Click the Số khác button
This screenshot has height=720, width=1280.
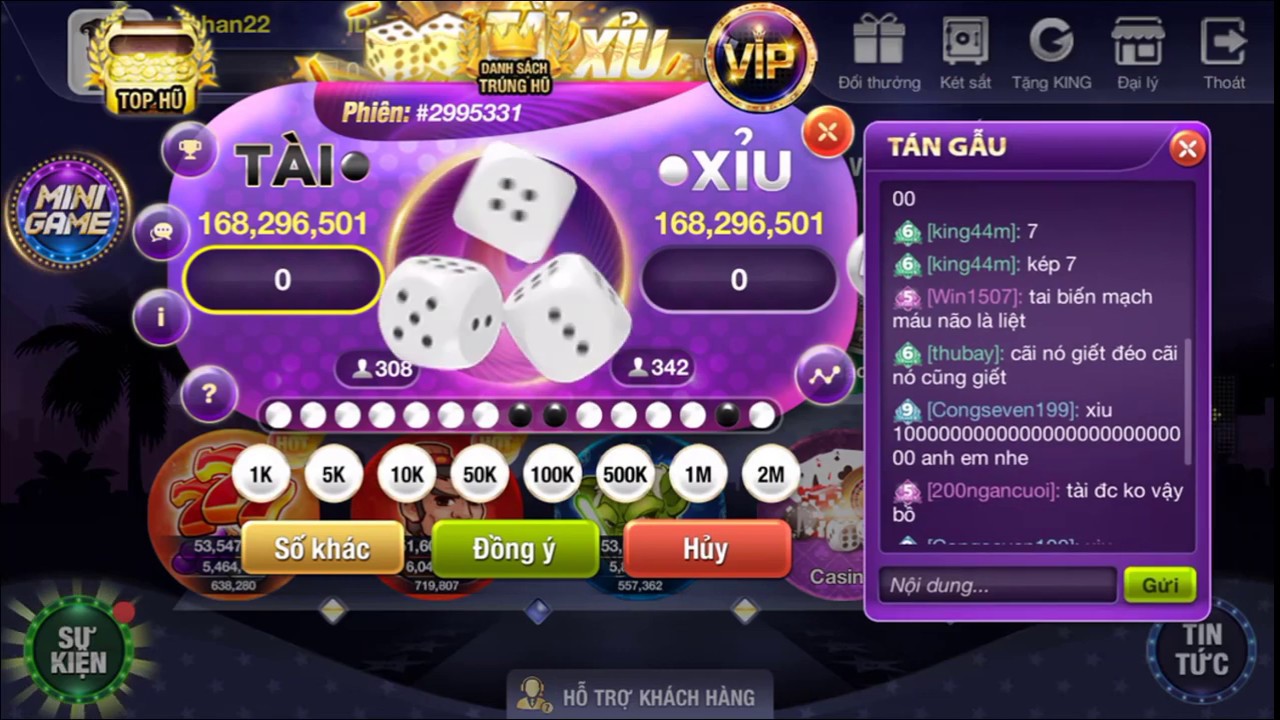click(322, 549)
